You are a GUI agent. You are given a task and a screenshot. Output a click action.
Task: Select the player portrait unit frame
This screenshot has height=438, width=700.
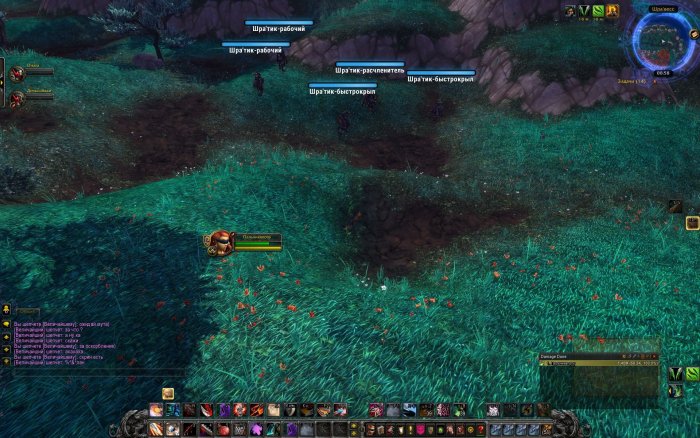(x=219, y=241)
